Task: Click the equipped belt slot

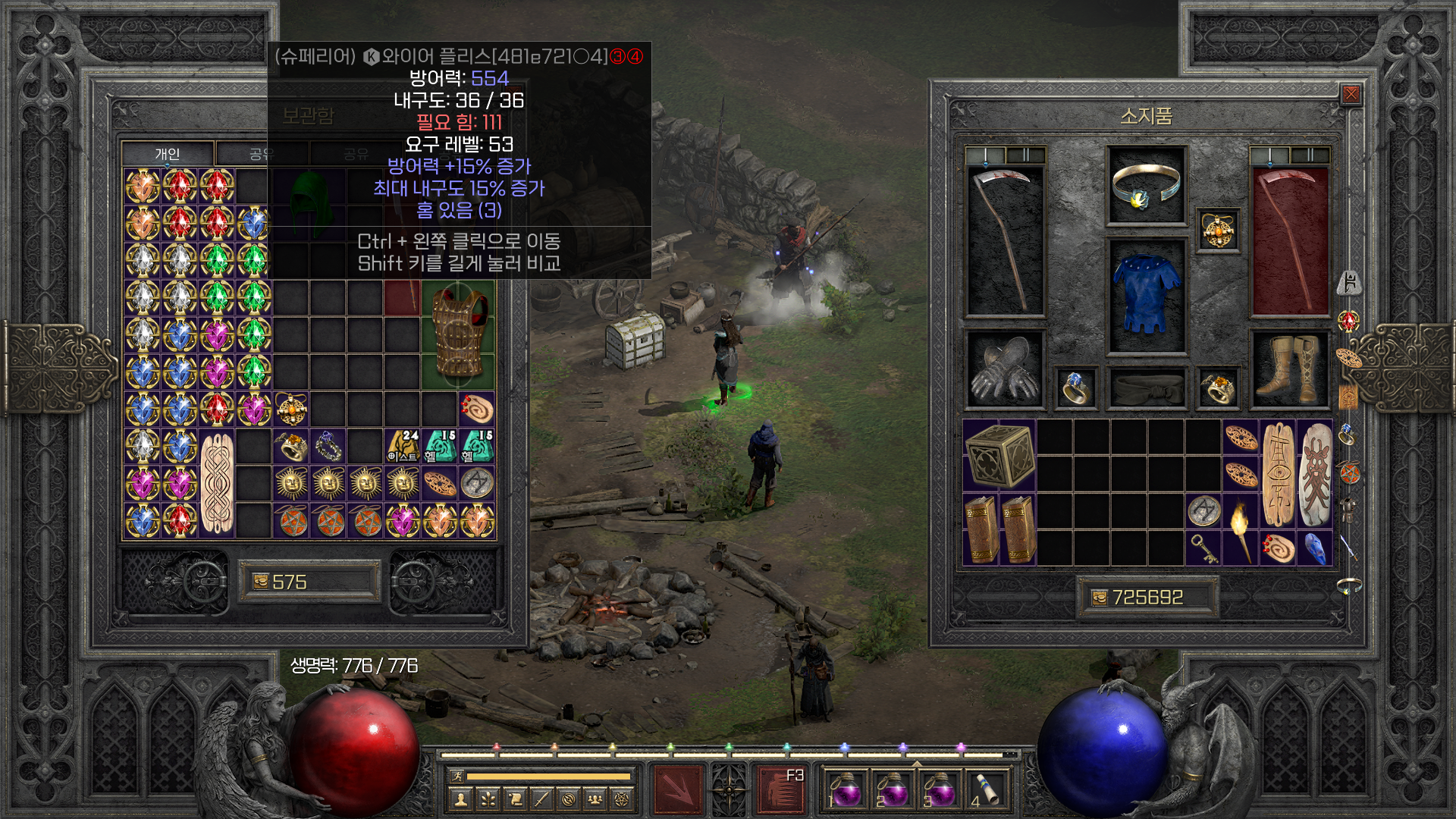Action: (1146, 388)
